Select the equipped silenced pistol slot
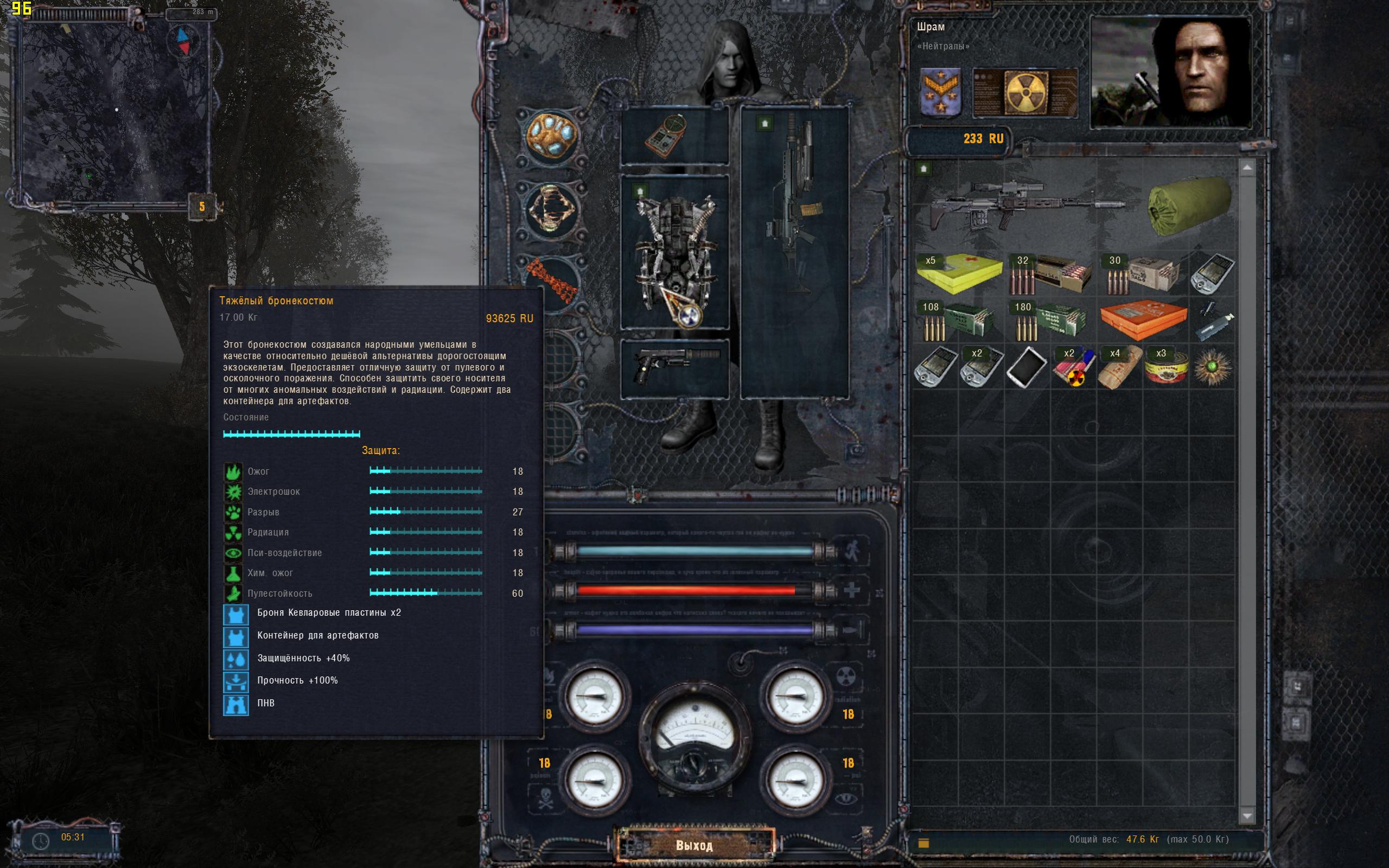This screenshot has height=868, width=1389. point(675,368)
